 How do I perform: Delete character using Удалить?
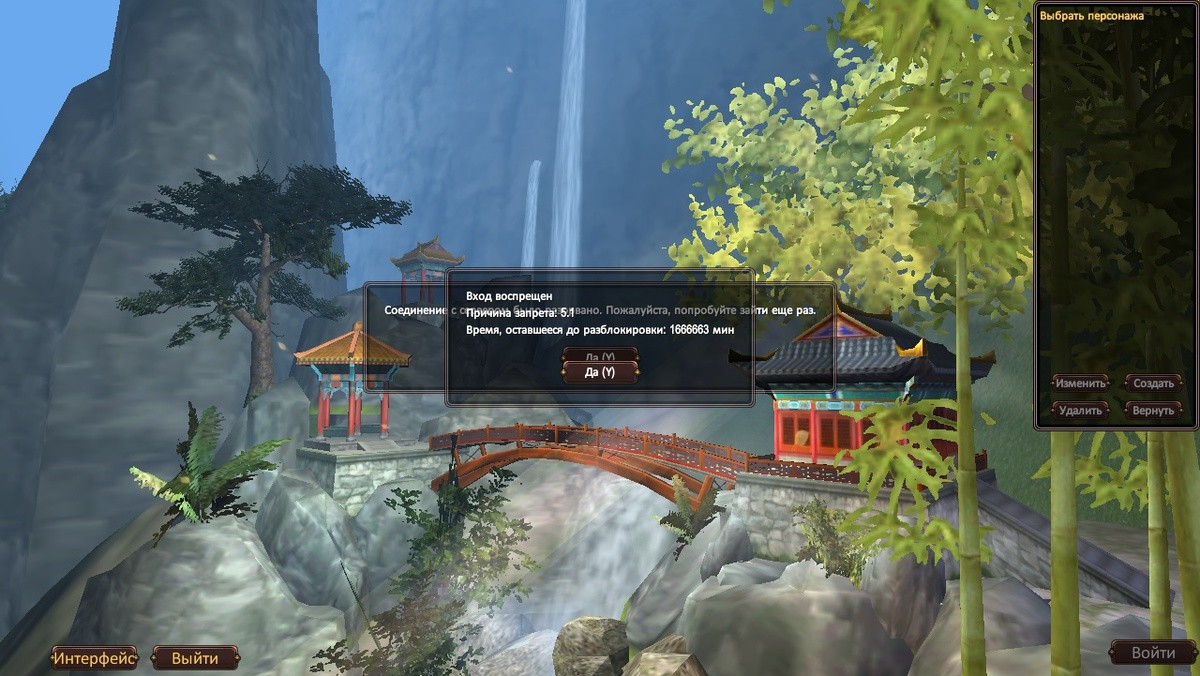[1080, 410]
